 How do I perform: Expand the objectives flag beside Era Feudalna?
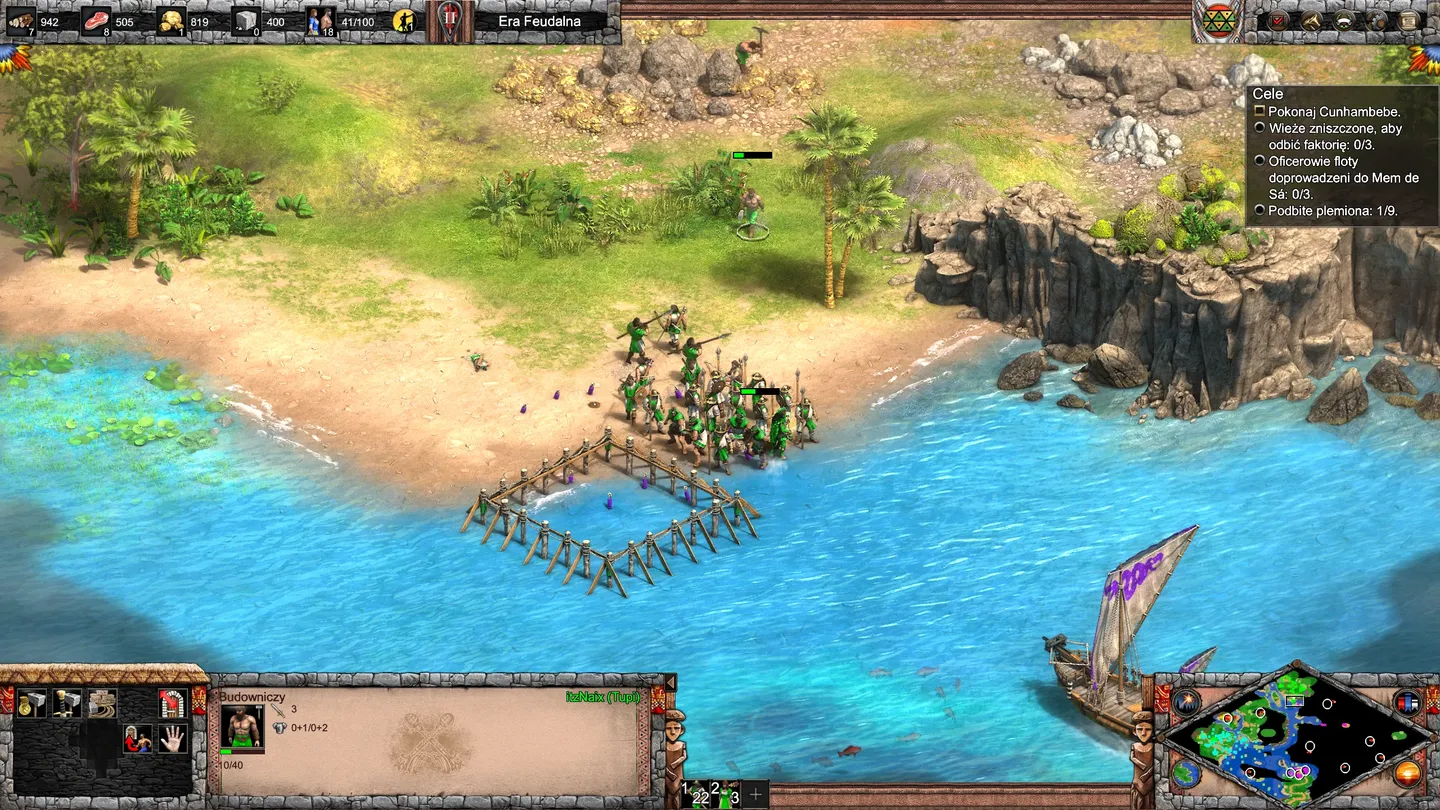pyautogui.click(x=452, y=20)
